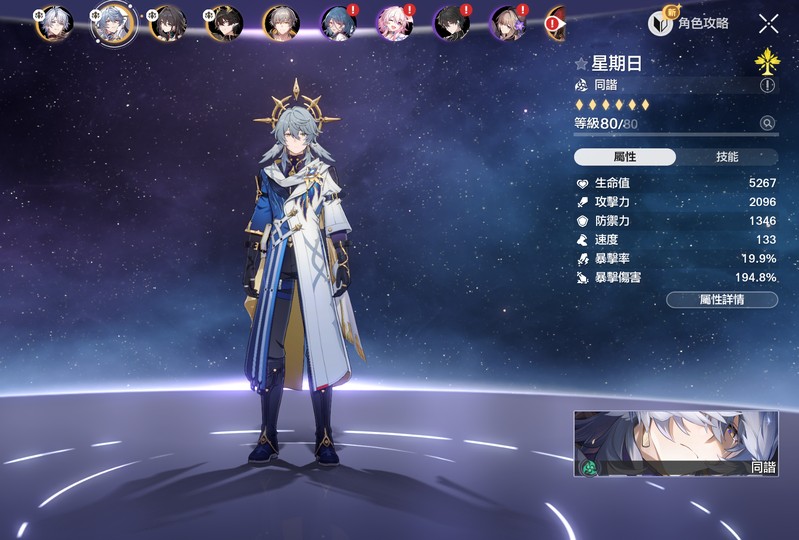The height and width of the screenshot is (540, 799).
Task: Close the character screen with the X
Action: pos(768,24)
